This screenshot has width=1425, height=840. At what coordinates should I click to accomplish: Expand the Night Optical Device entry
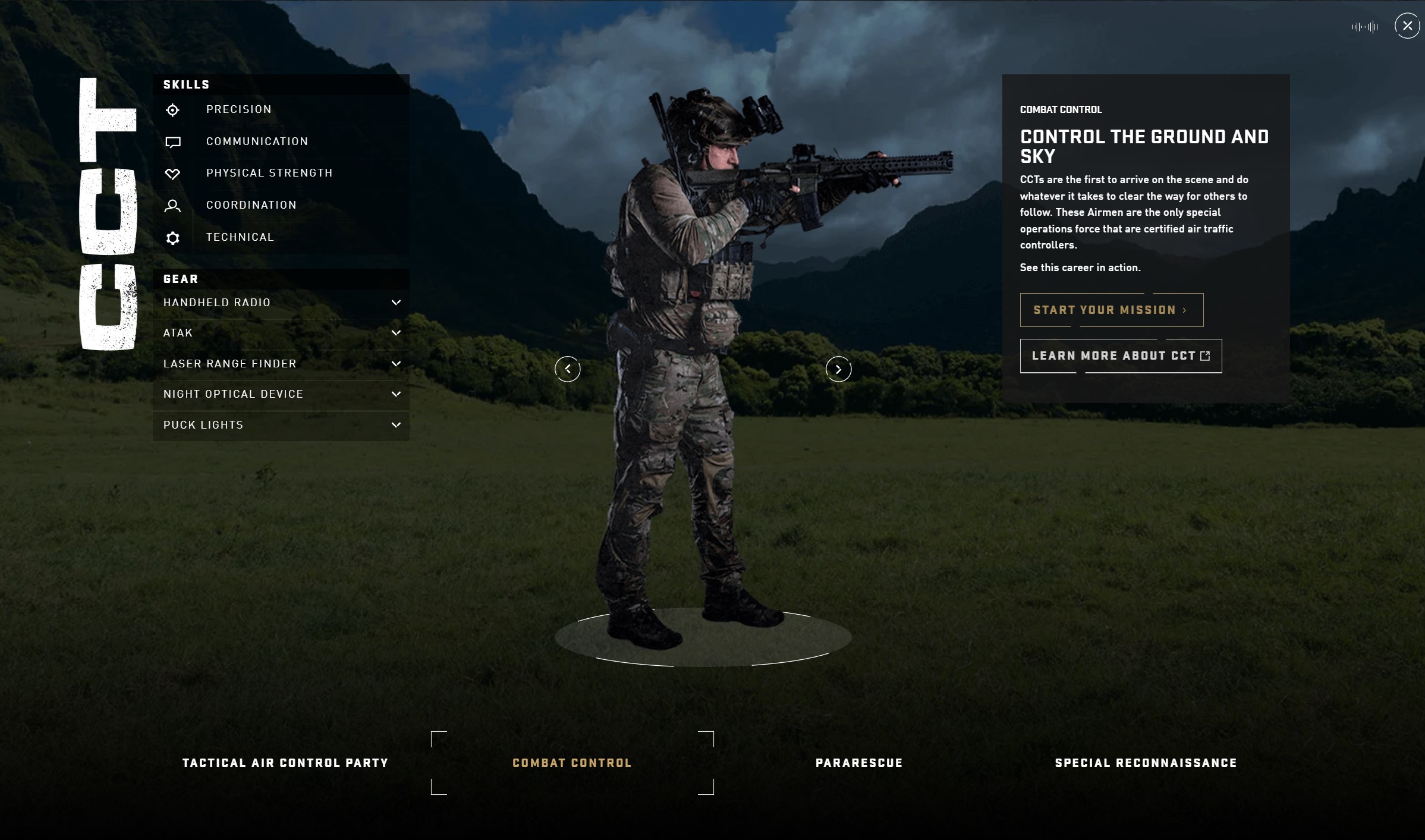(x=281, y=394)
